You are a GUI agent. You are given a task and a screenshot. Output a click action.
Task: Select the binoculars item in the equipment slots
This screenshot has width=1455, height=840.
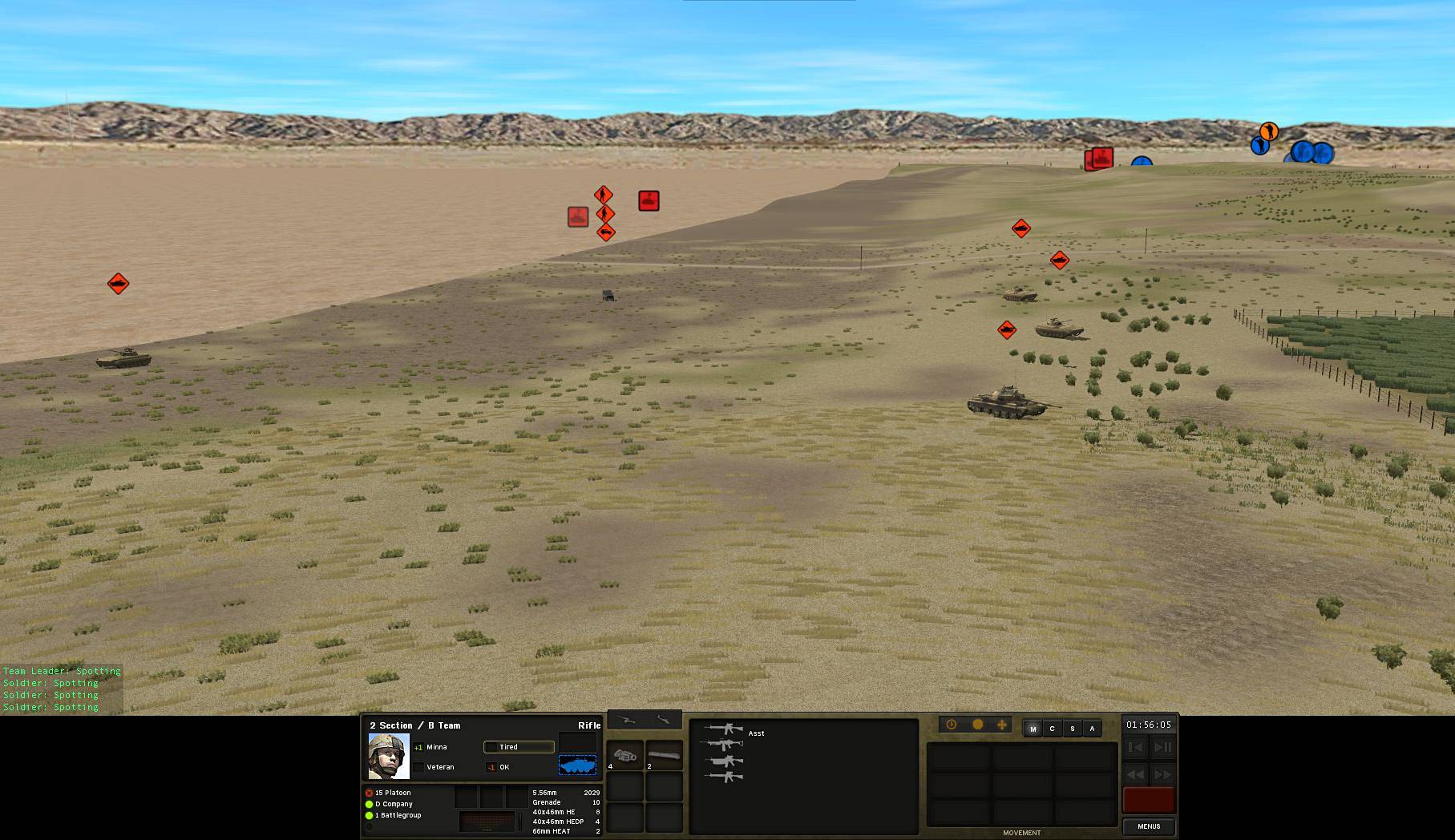pyautogui.click(x=624, y=756)
